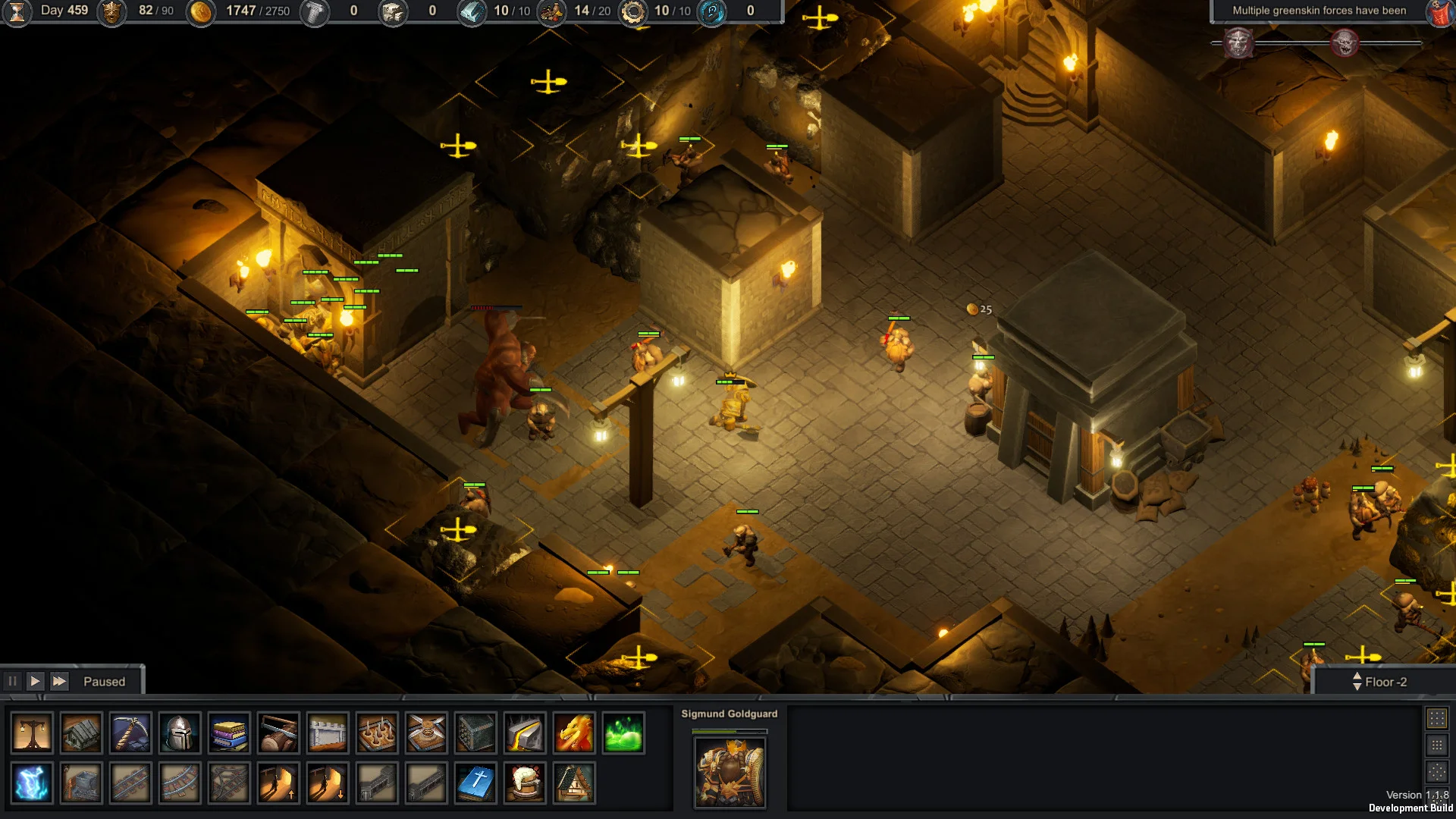Activate the green slime icon
This screenshot has height=819, width=1456.
pyautogui.click(x=623, y=733)
